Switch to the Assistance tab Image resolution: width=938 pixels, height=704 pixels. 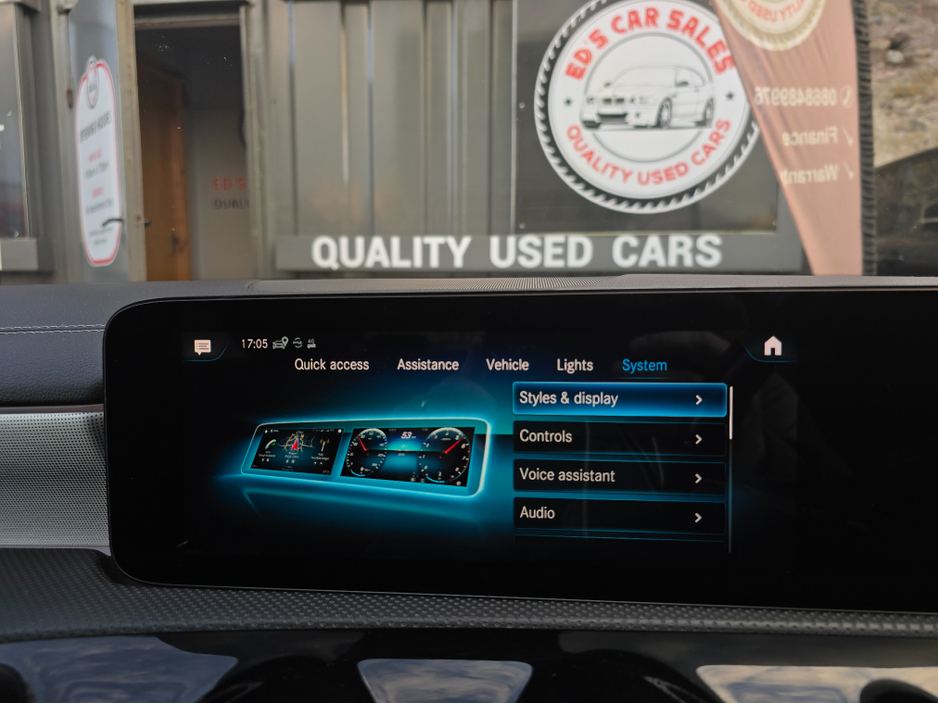click(427, 365)
